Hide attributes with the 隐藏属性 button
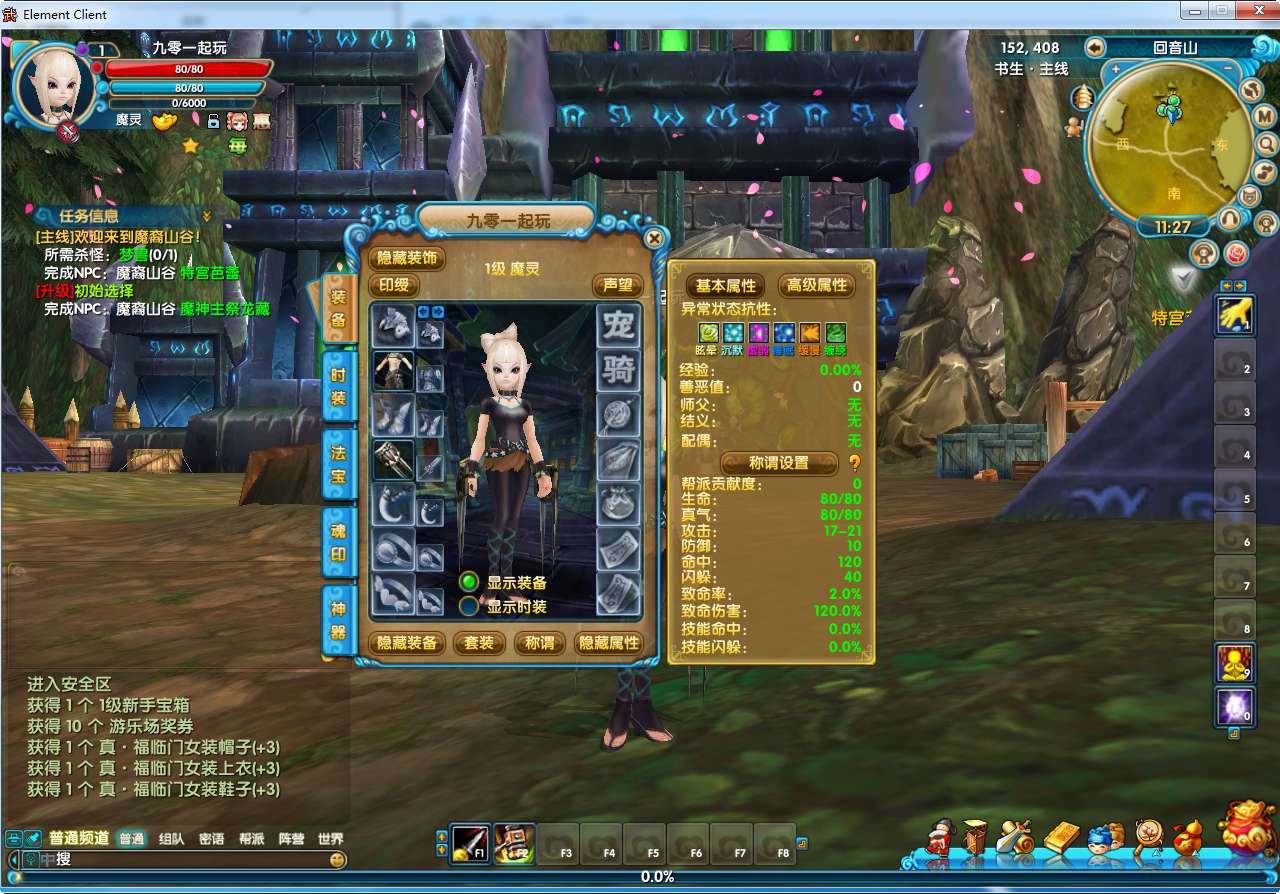This screenshot has width=1280, height=894. 609,643
